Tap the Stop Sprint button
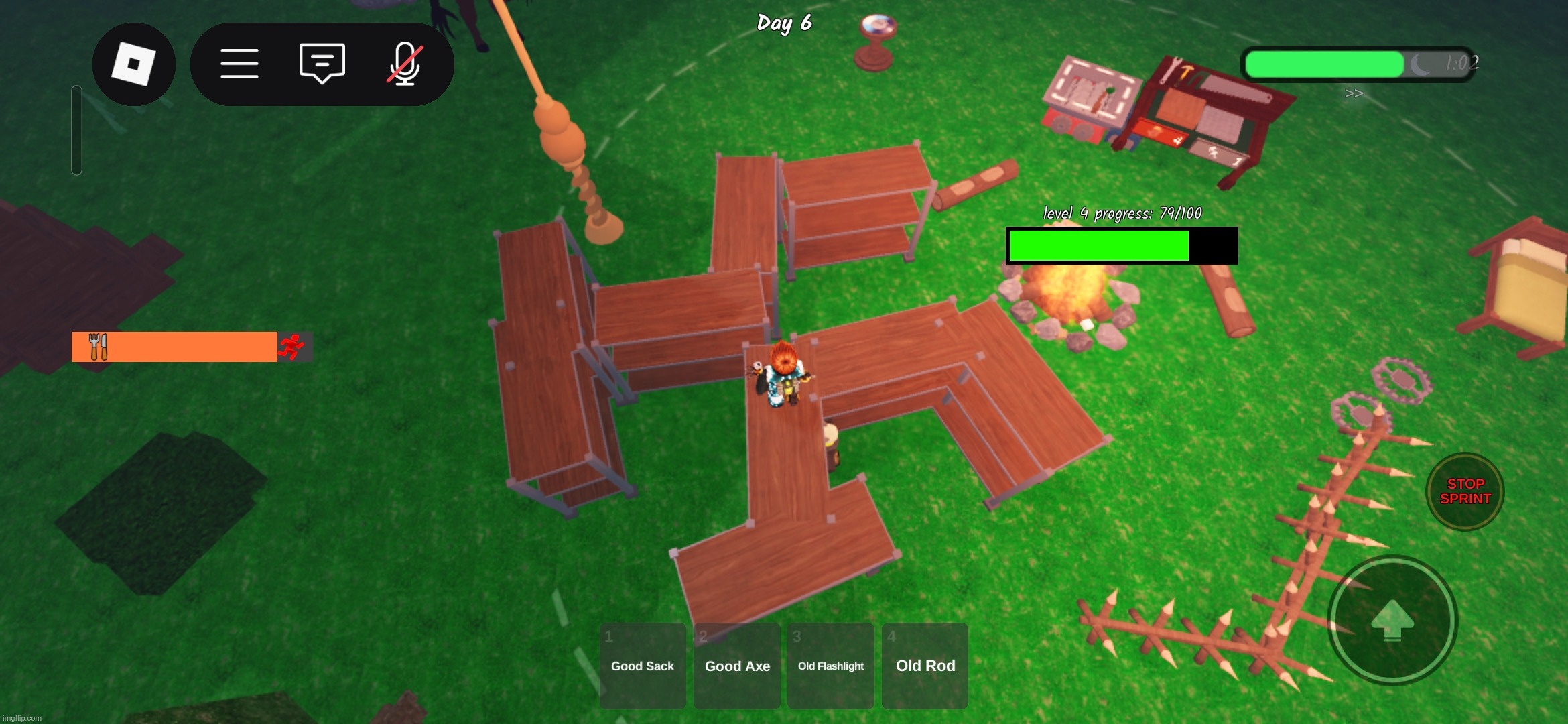This screenshot has height=724, width=1568. click(x=1465, y=491)
